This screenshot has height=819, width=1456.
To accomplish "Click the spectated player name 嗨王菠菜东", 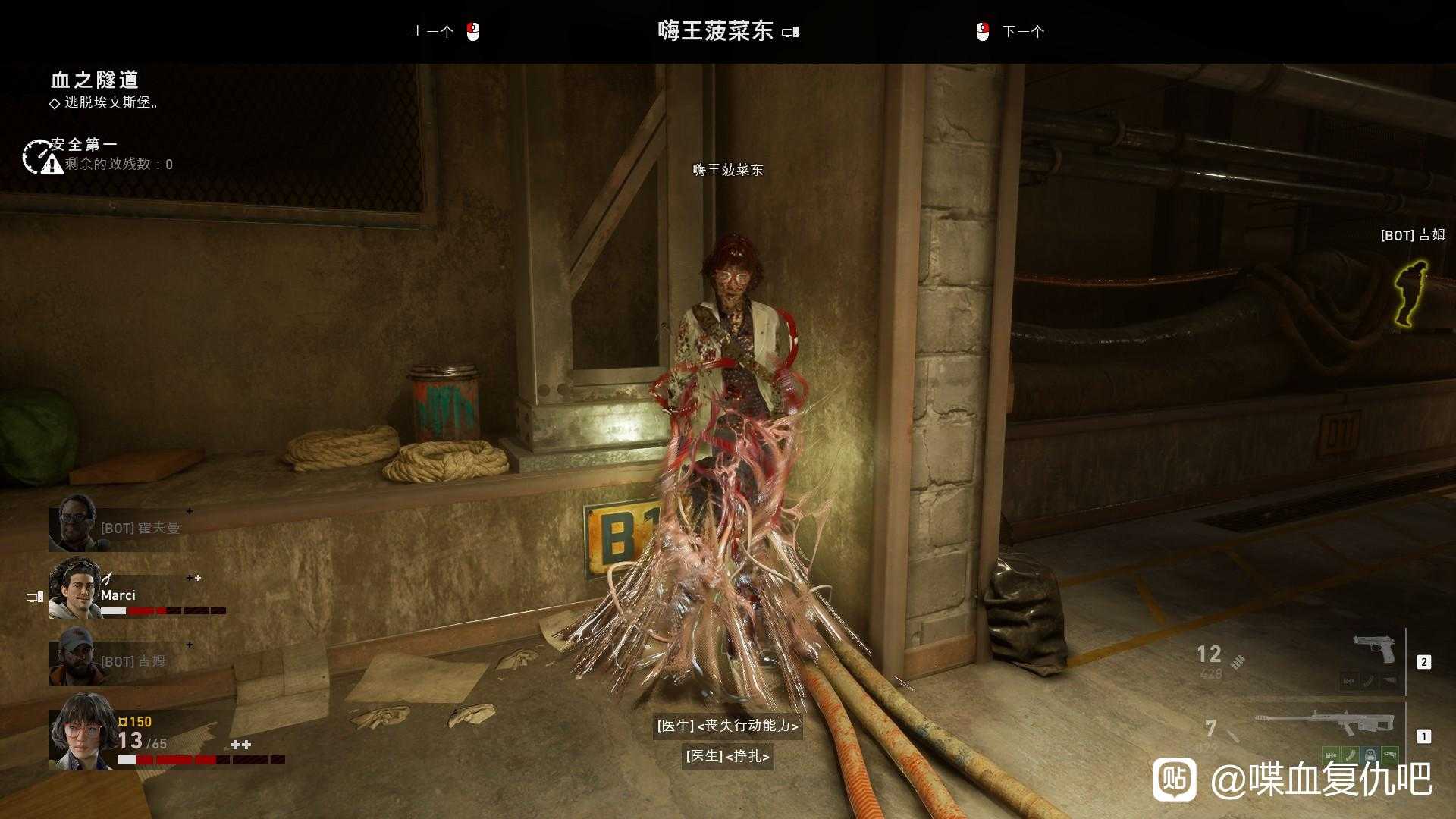I will (715, 30).
